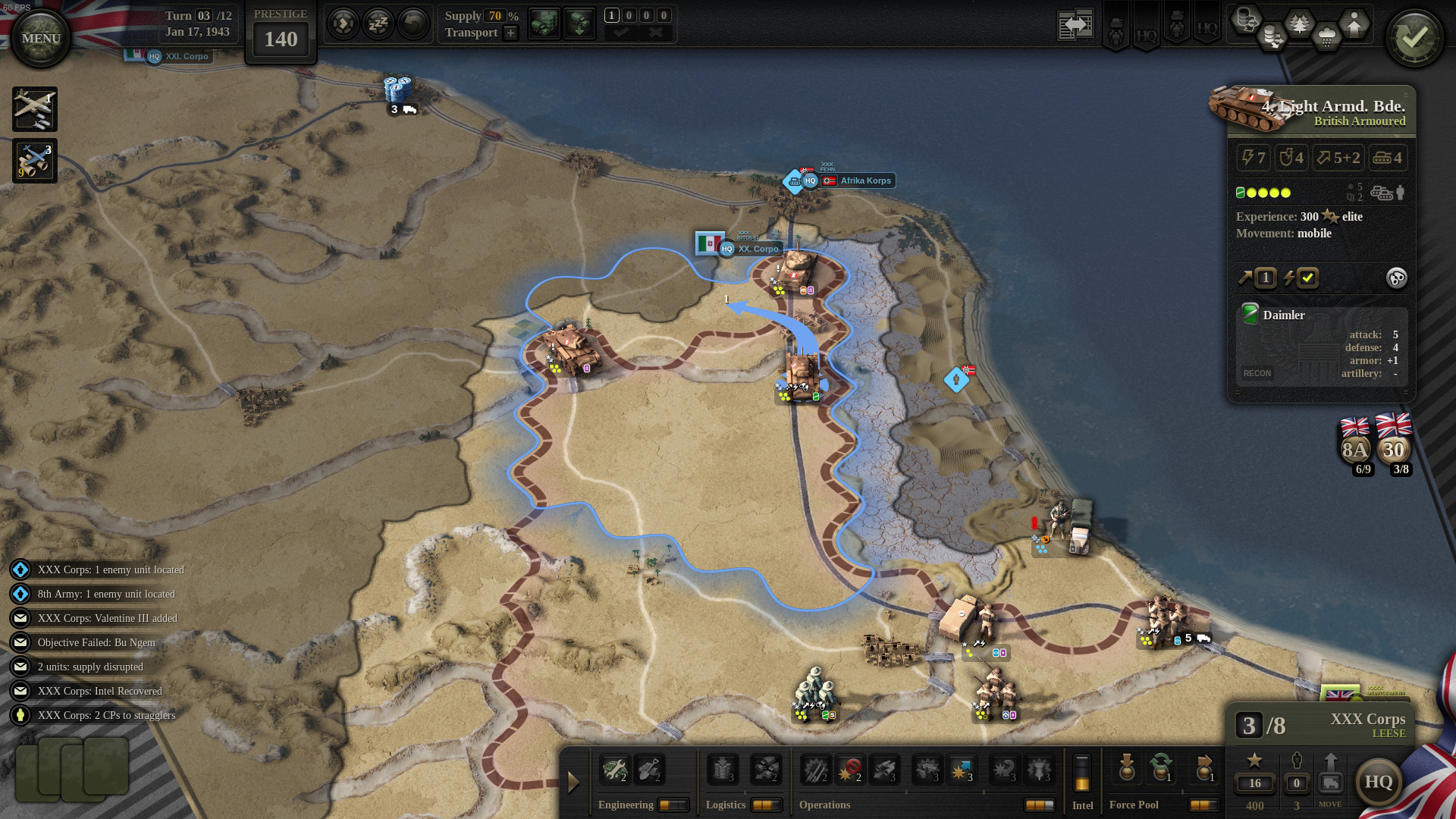Open the MENU in the top left corner
The image size is (1456, 819).
coord(40,36)
